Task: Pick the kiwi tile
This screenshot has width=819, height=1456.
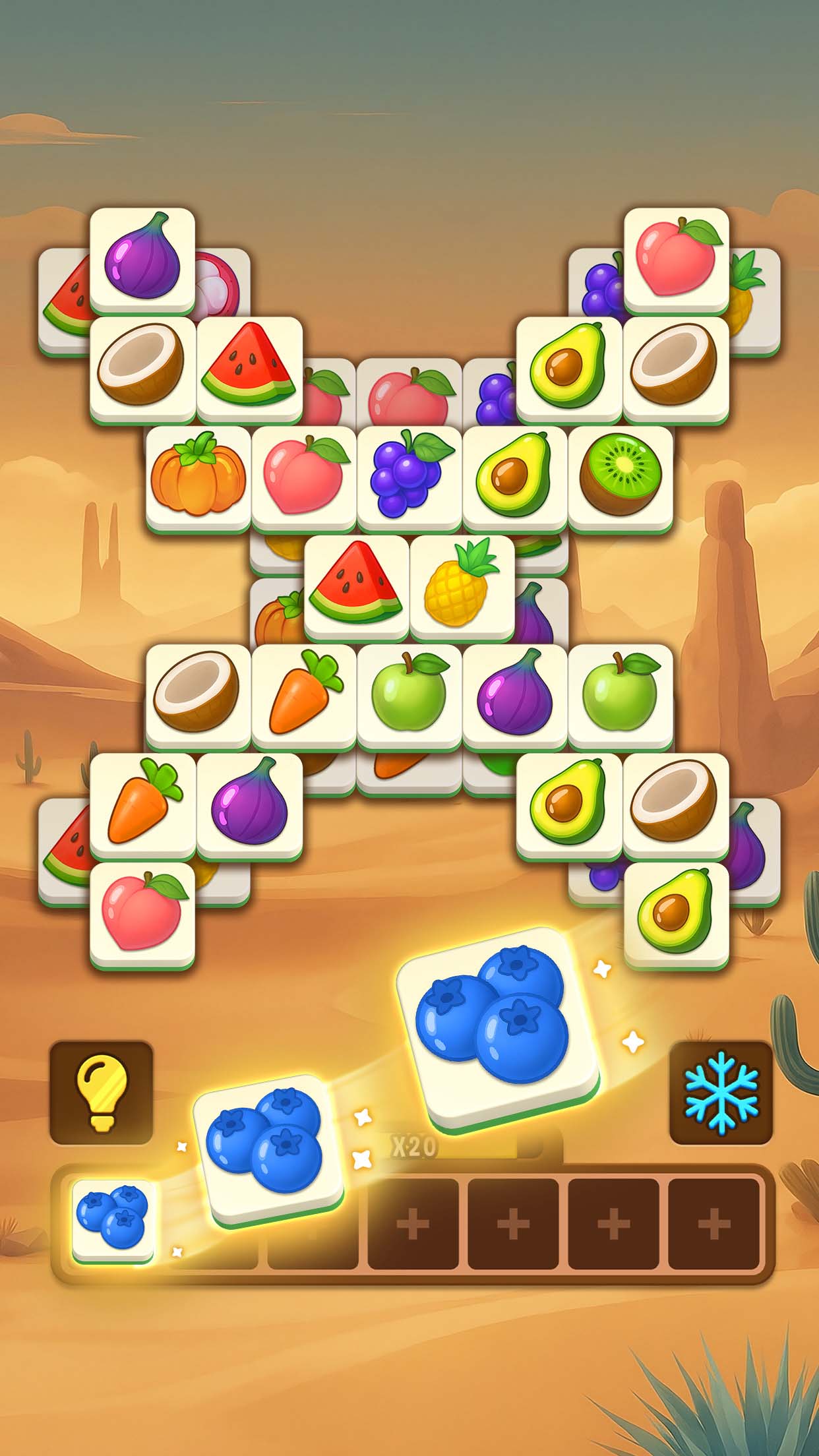Action: pos(620,476)
